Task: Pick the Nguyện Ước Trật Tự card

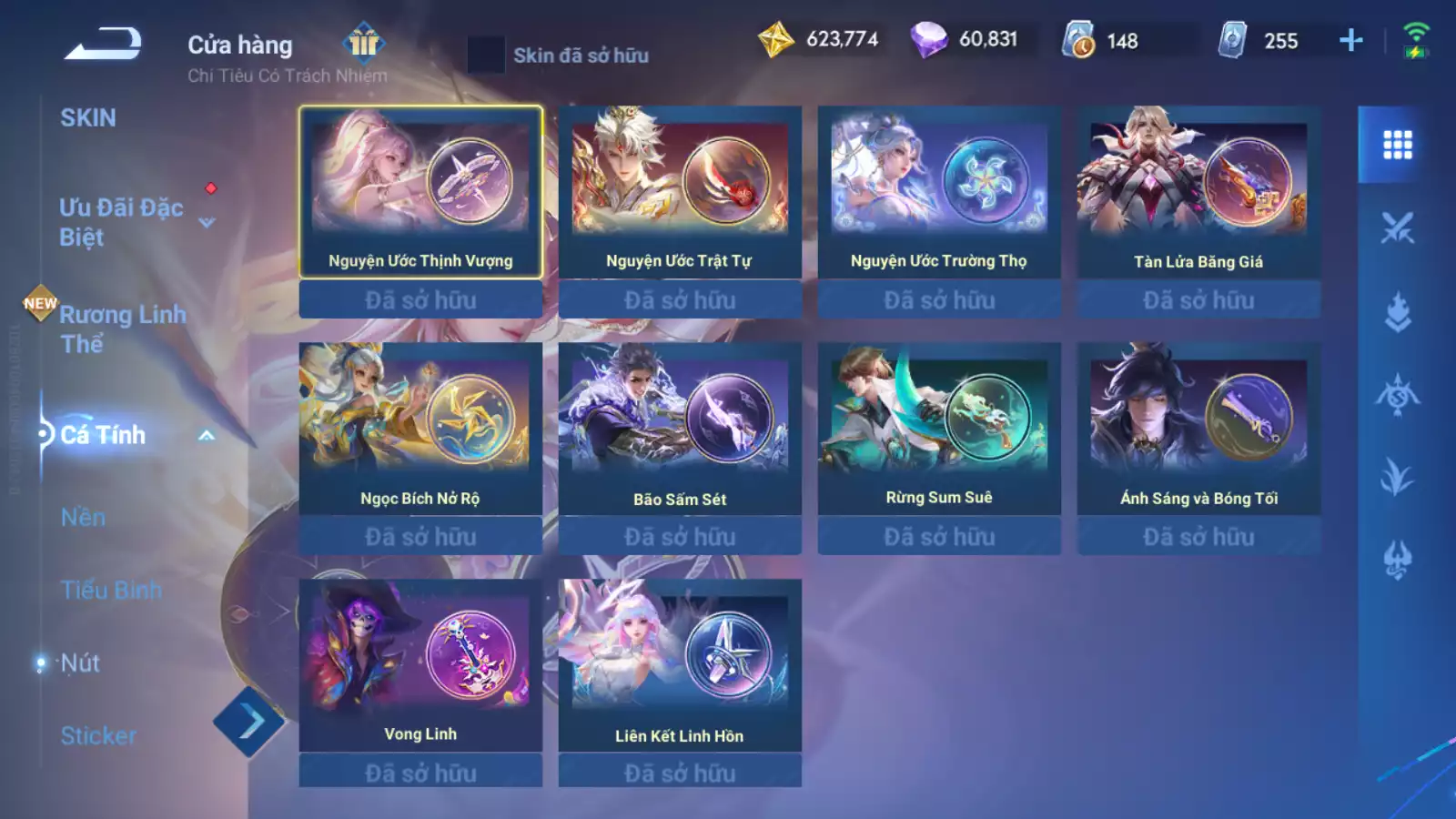Action: pos(680,192)
